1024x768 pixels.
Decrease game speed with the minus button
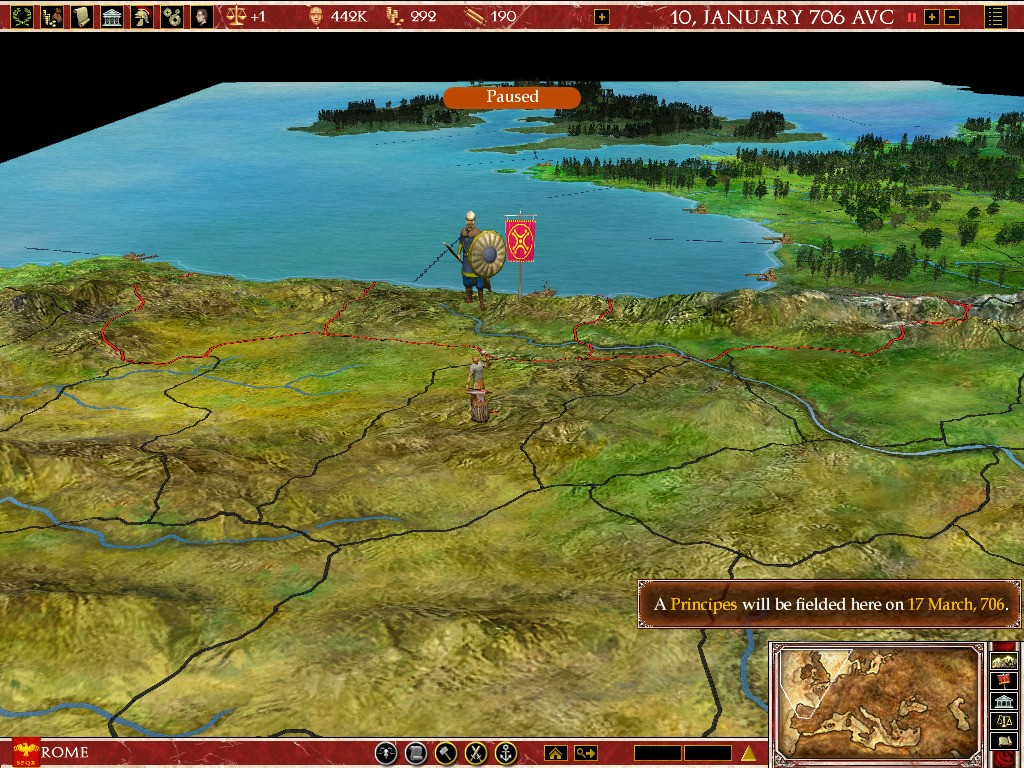point(952,17)
